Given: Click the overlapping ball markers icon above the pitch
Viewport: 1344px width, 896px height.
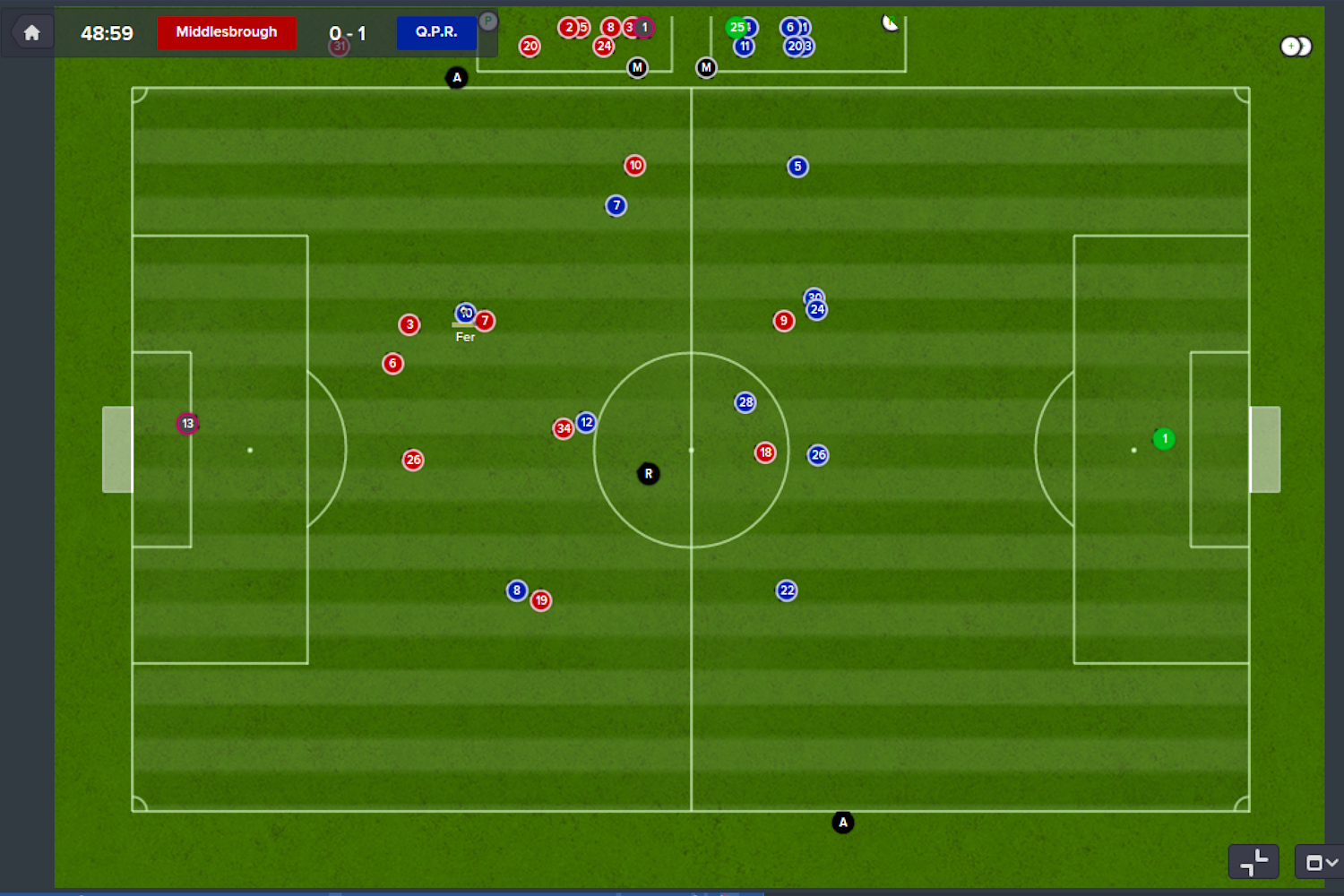Looking at the screenshot, I should click(1294, 46).
